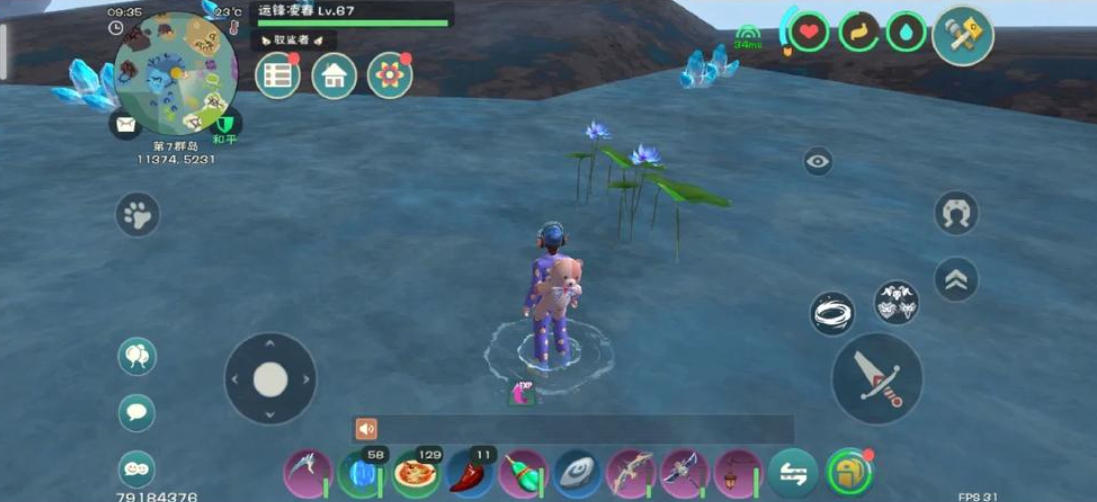This screenshot has width=1097, height=502.
Task: Activate the whirlwind ring skill
Action: tap(832, 314)
